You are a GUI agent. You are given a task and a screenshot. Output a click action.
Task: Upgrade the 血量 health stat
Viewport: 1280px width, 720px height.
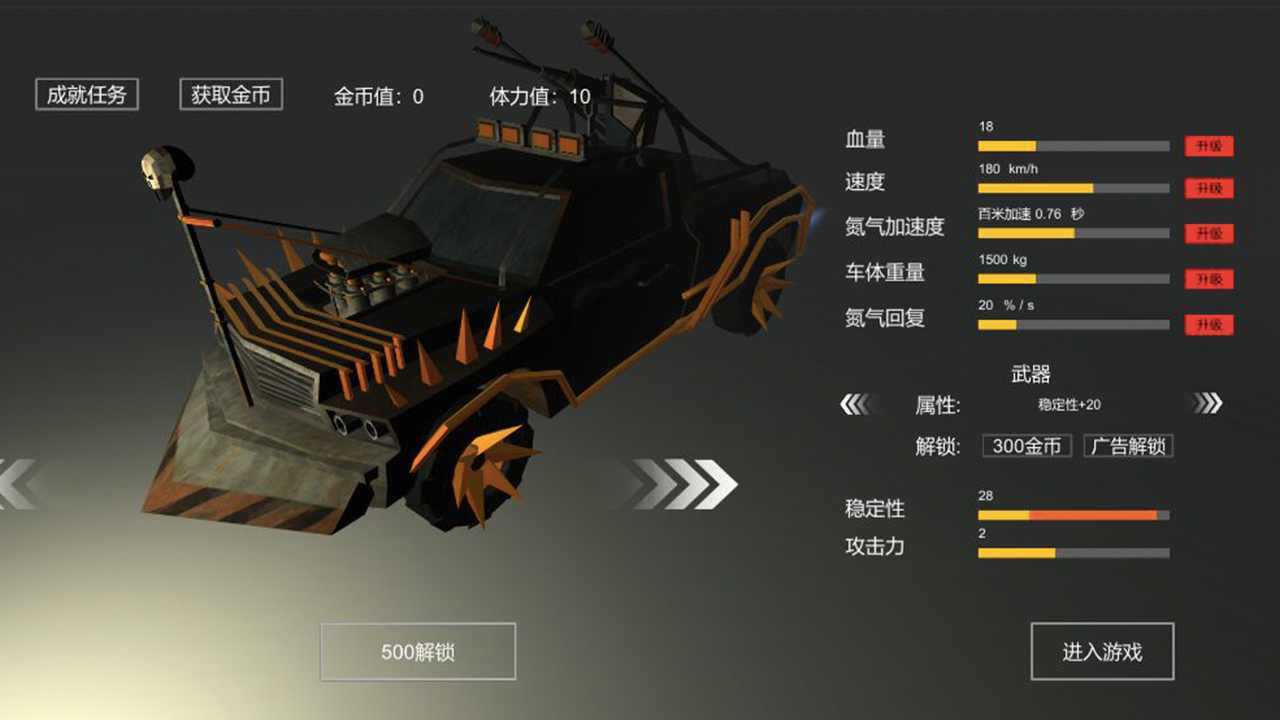click(x=1209, y=146)
